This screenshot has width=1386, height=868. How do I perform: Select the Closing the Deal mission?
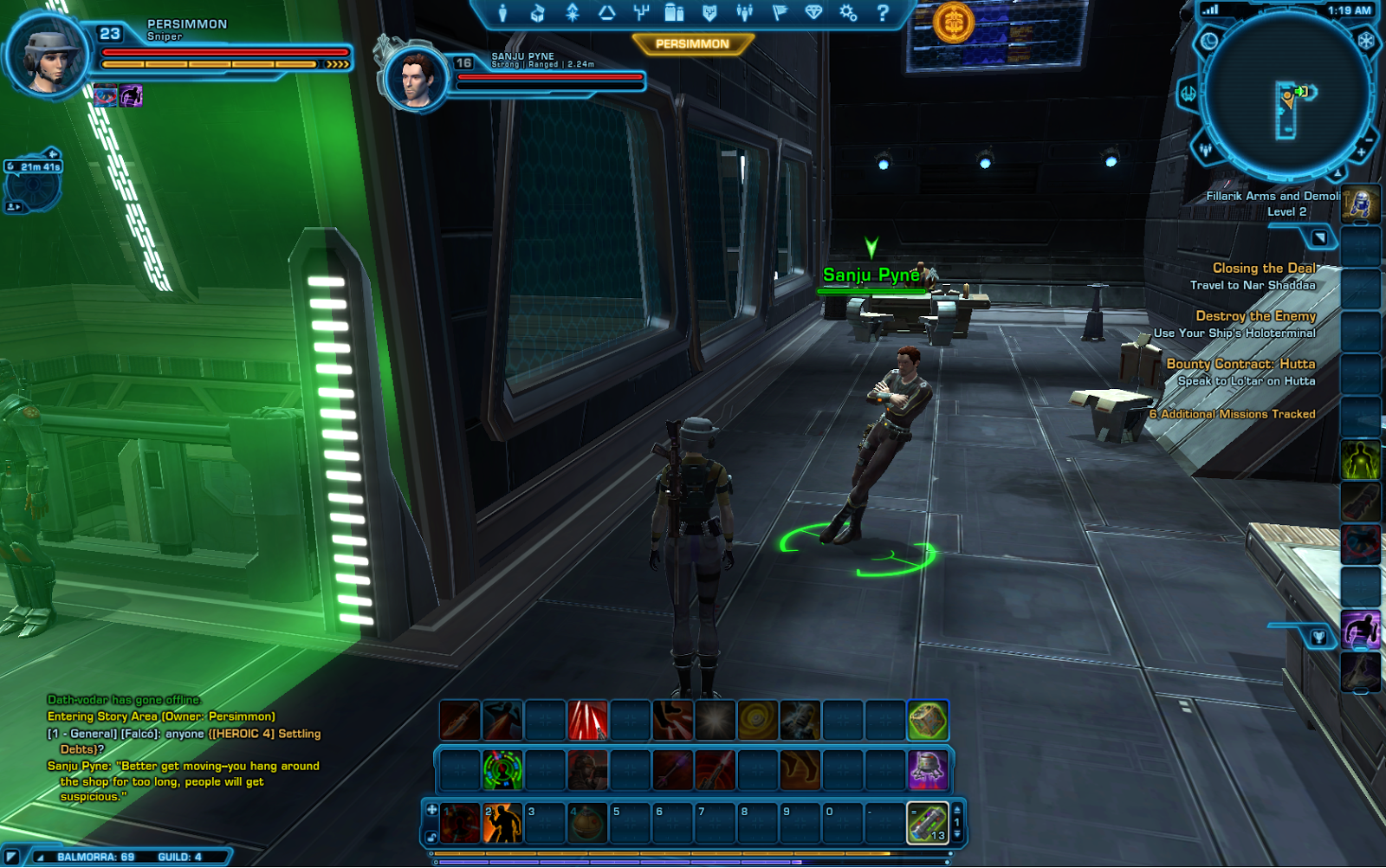tap(1263, 269)
